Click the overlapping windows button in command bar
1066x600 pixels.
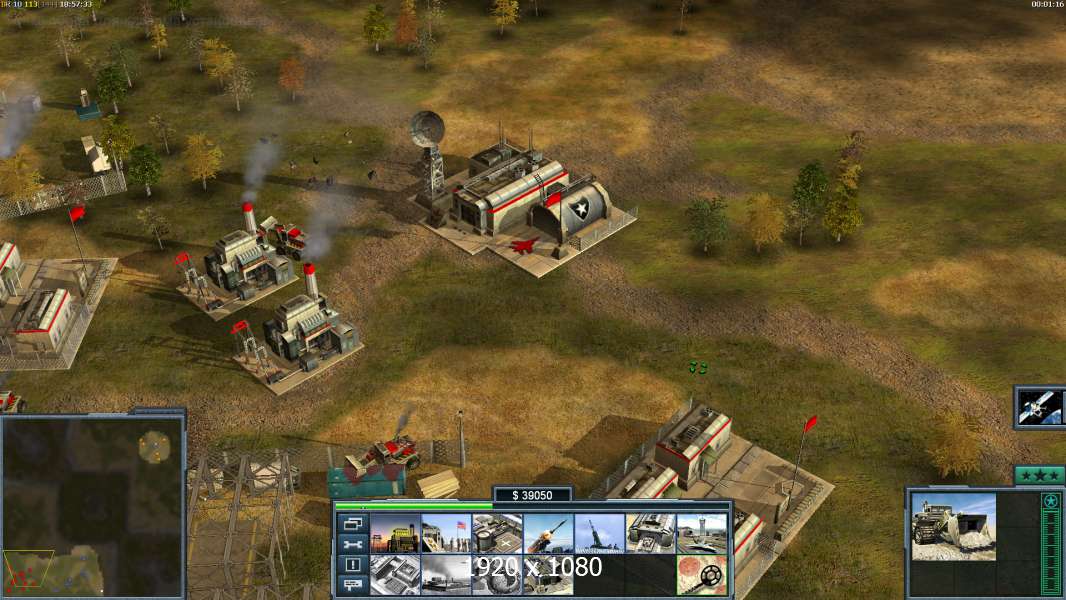tap(352, 523)
